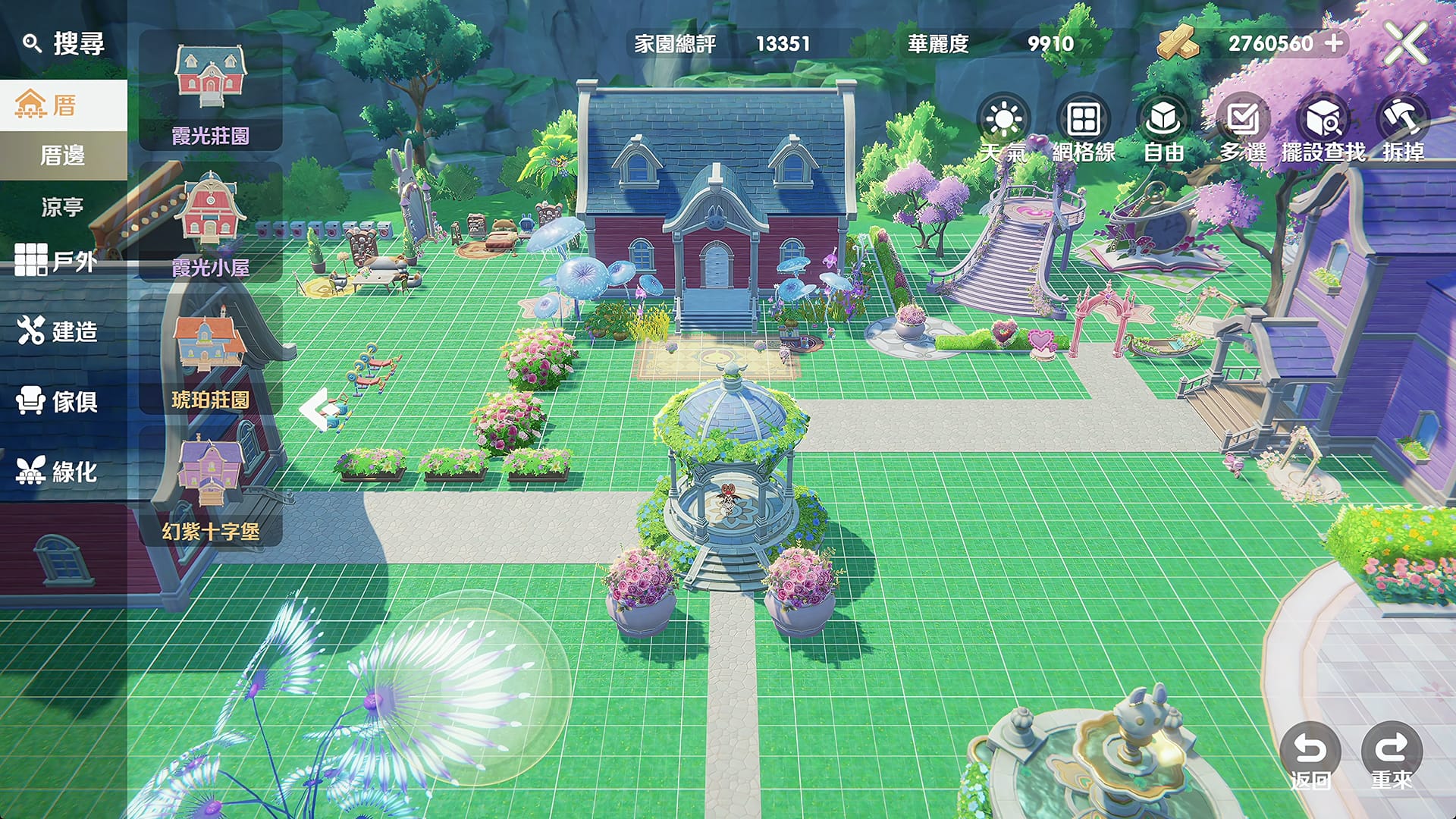
Task: Open the 搜尋 search field
Action: point(64,43)
